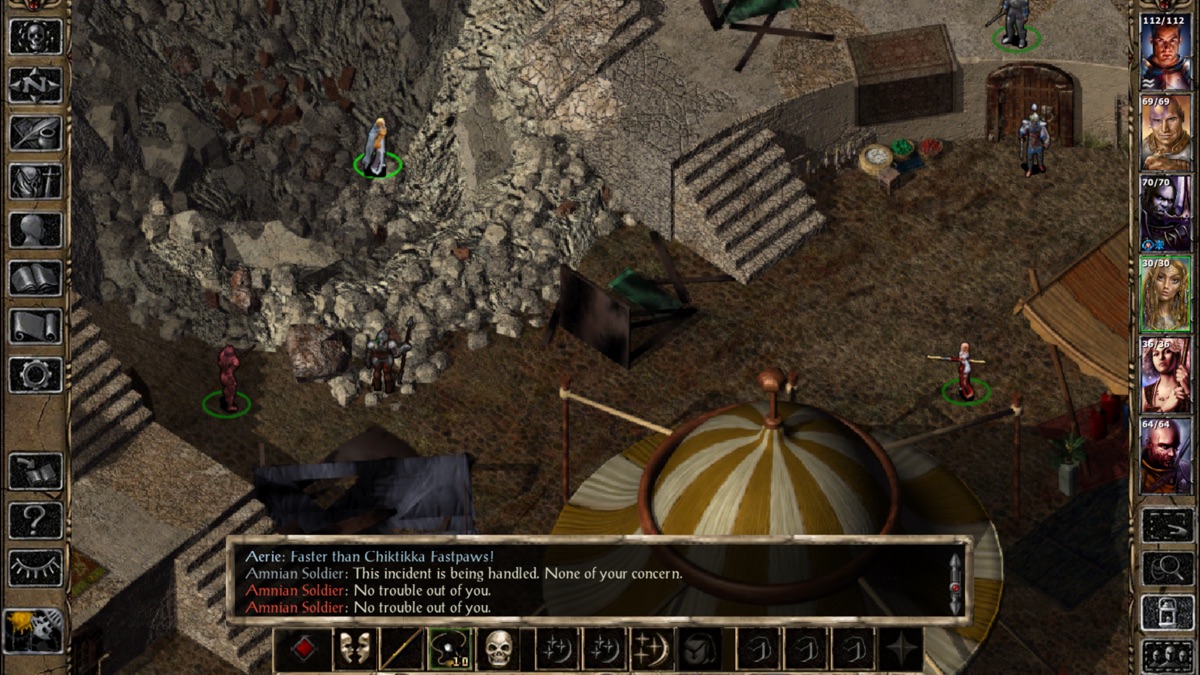
Task: Activate the rest button with closed eye
Action: click(x=35, y=568)
